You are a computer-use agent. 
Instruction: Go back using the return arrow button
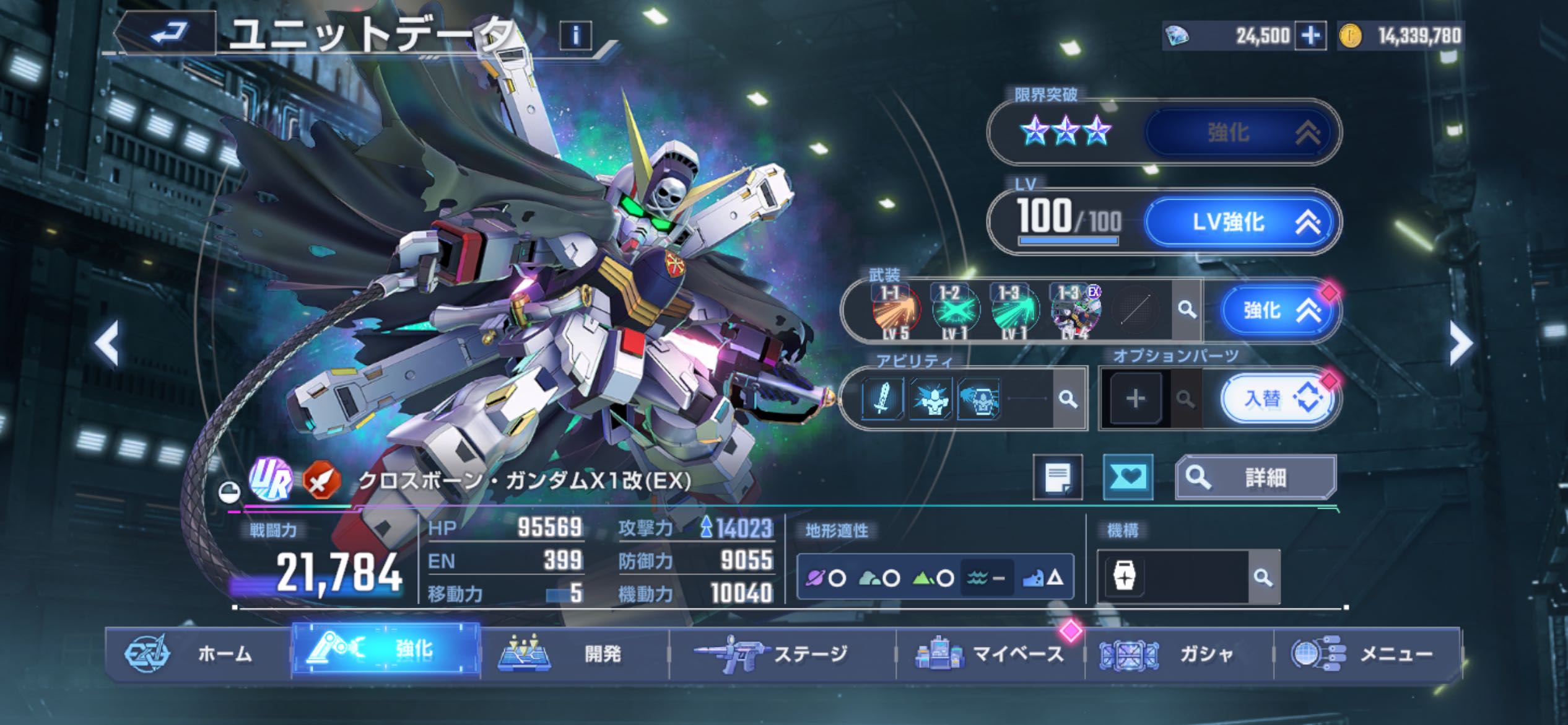coord(168,33)
